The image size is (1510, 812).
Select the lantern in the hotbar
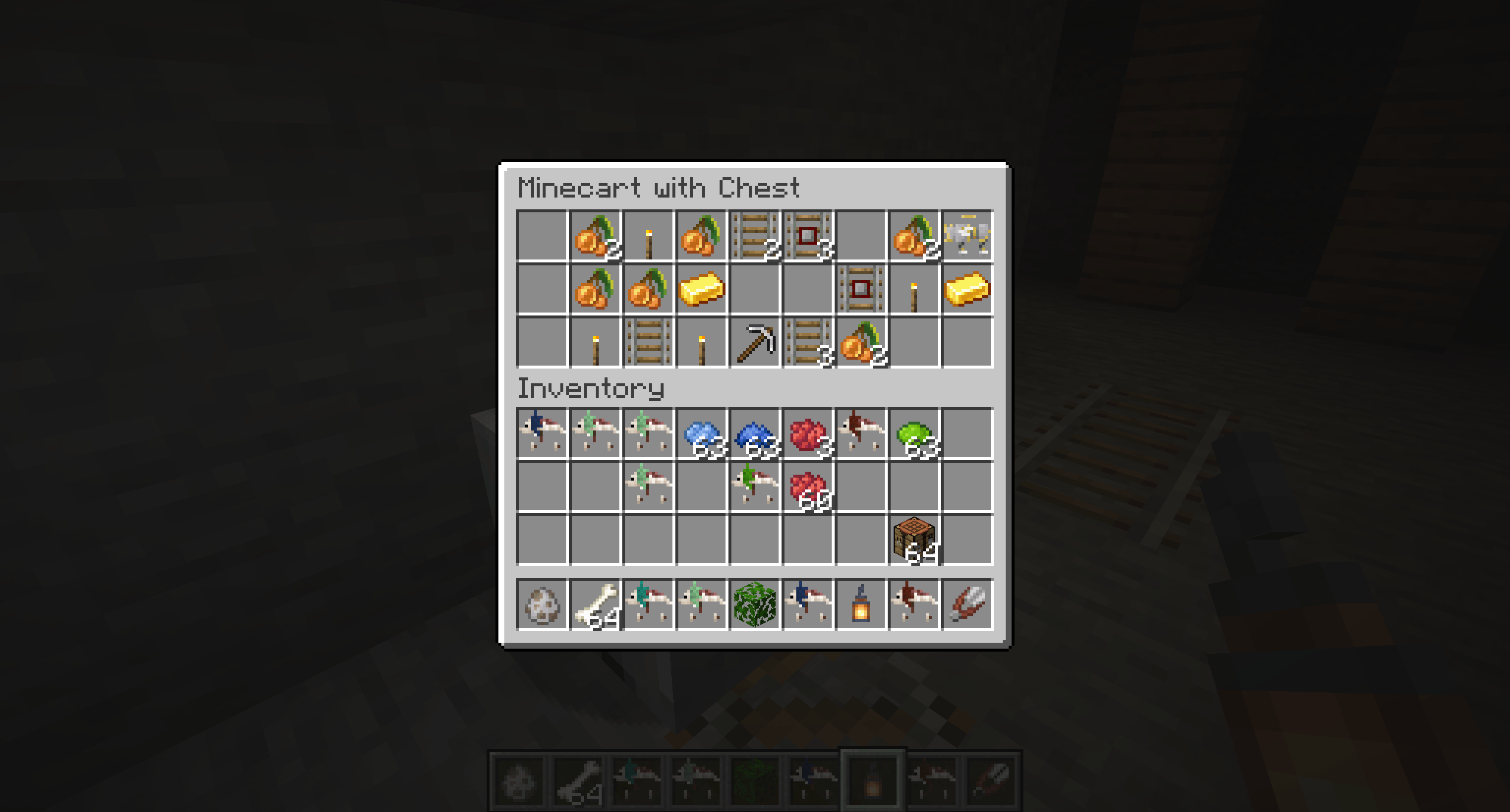862,603
